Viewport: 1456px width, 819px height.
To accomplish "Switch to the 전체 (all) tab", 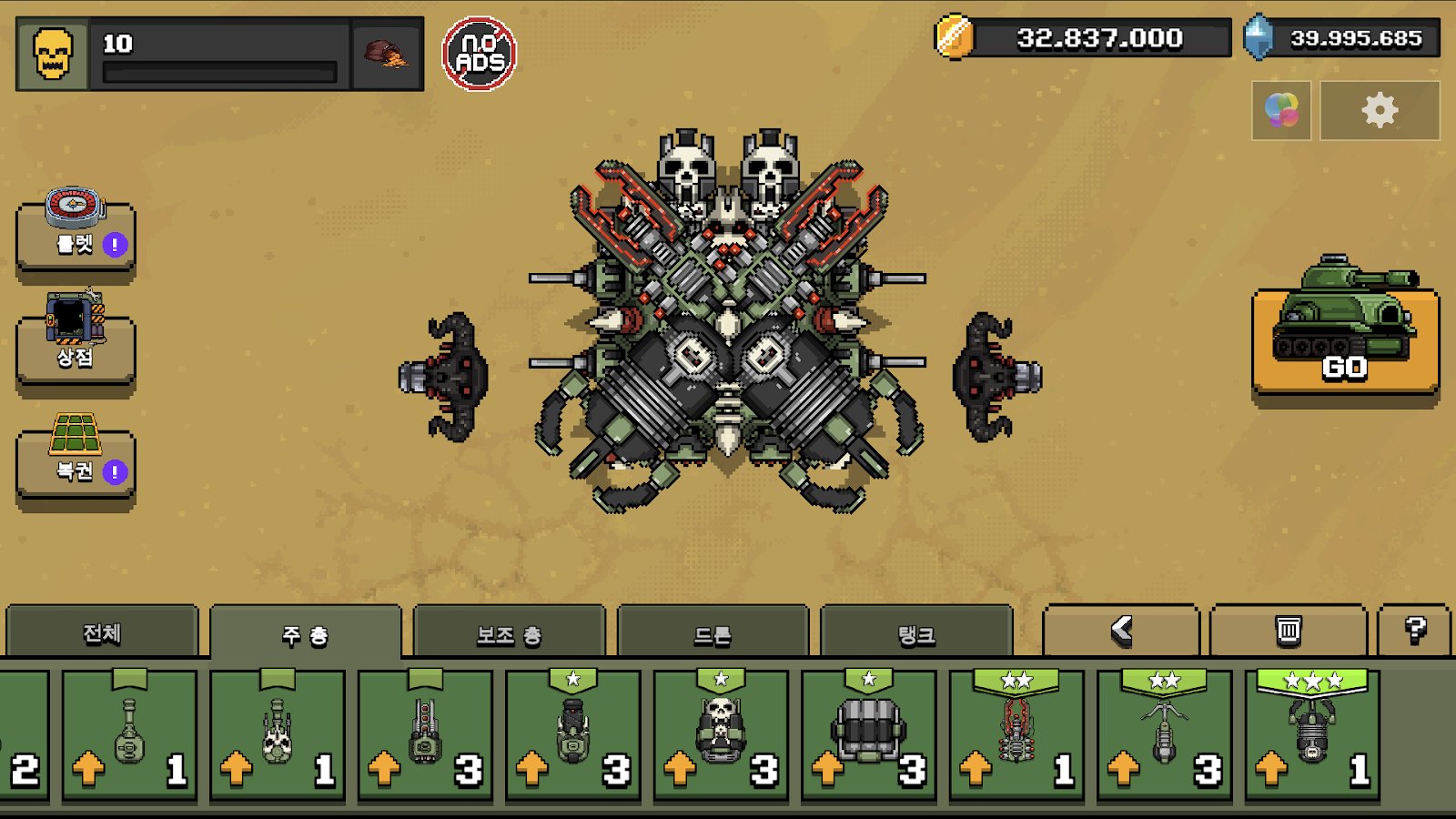I will click(102, 632).
